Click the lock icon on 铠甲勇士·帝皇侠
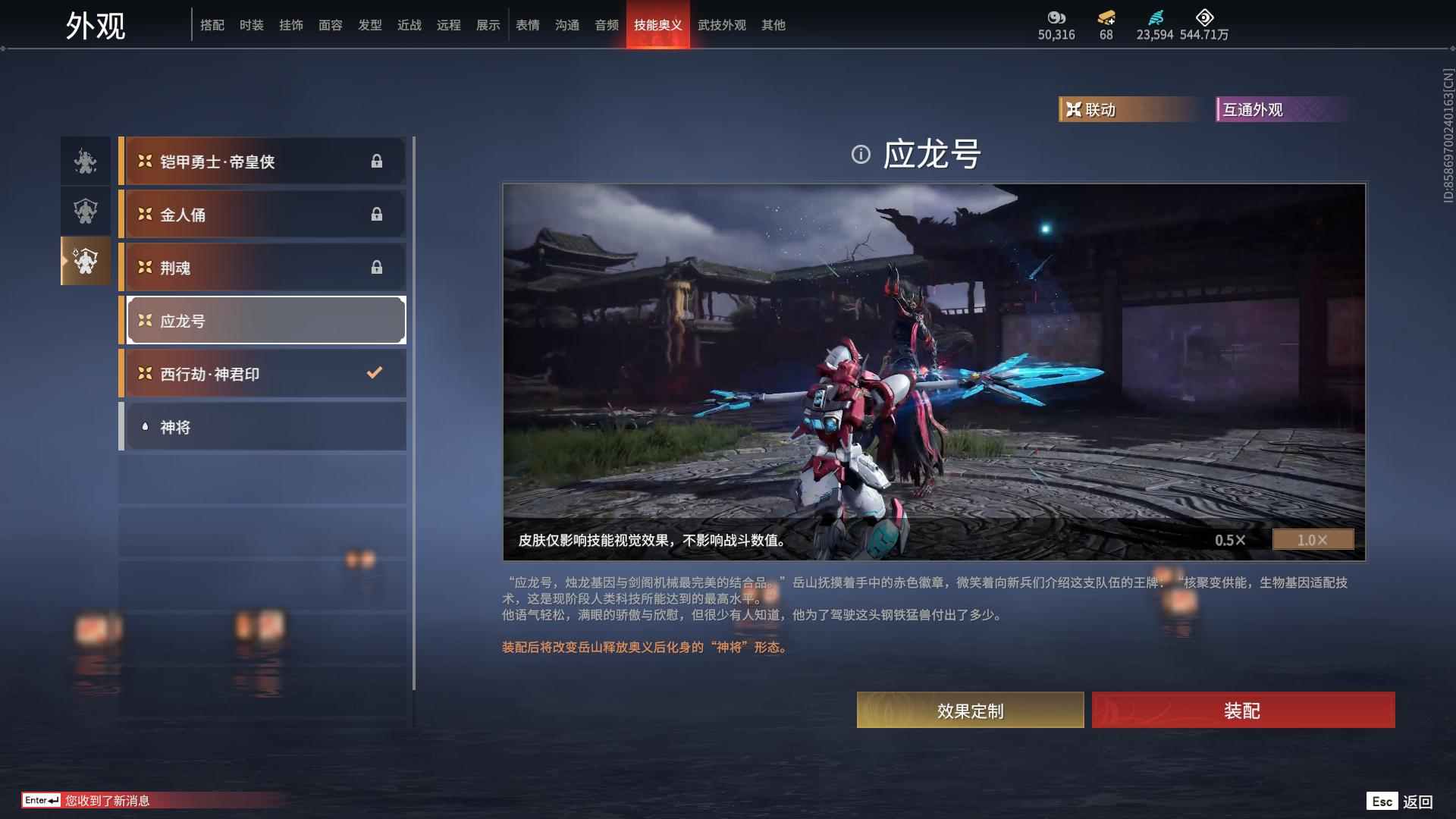1456x819 pixels. pos(378,161)
